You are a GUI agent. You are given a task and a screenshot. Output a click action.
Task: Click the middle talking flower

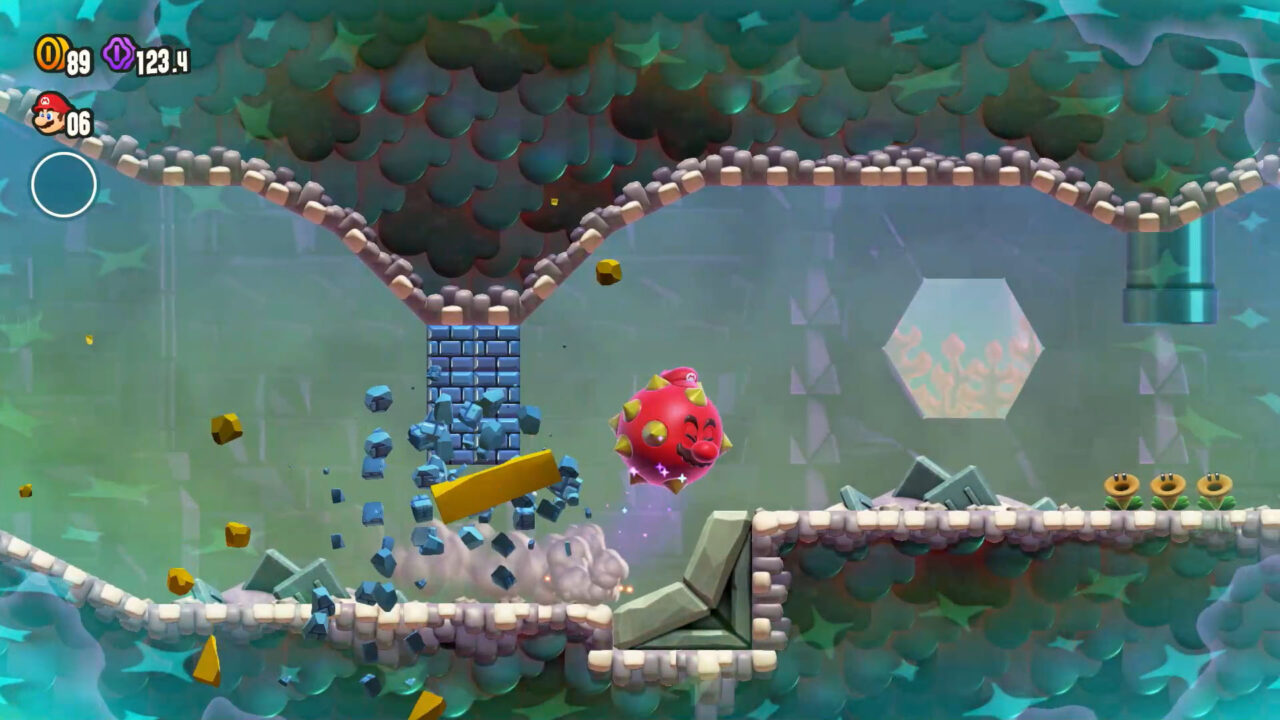(1168, 485)
